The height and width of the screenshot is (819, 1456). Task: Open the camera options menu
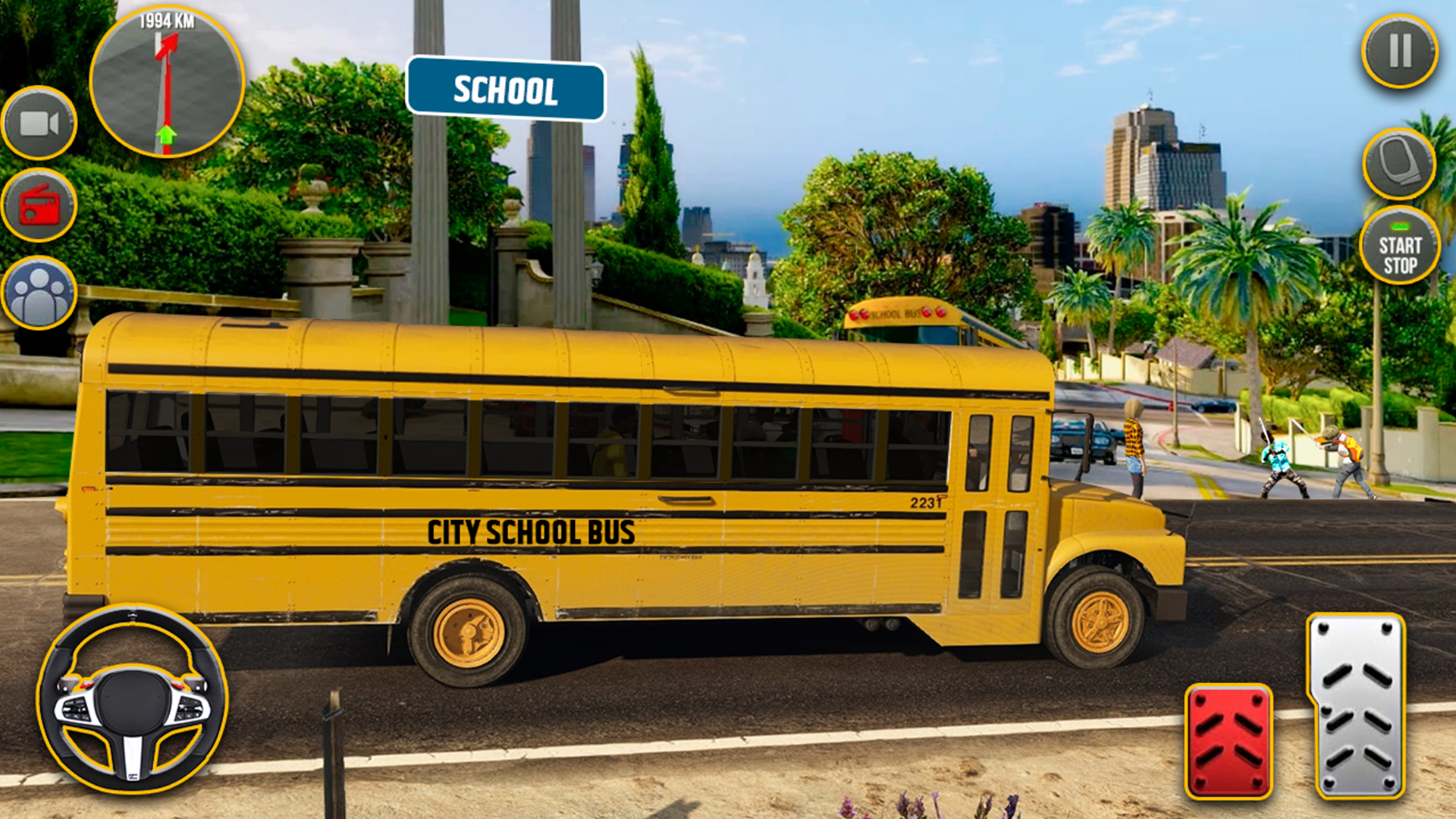click(39, 121)
